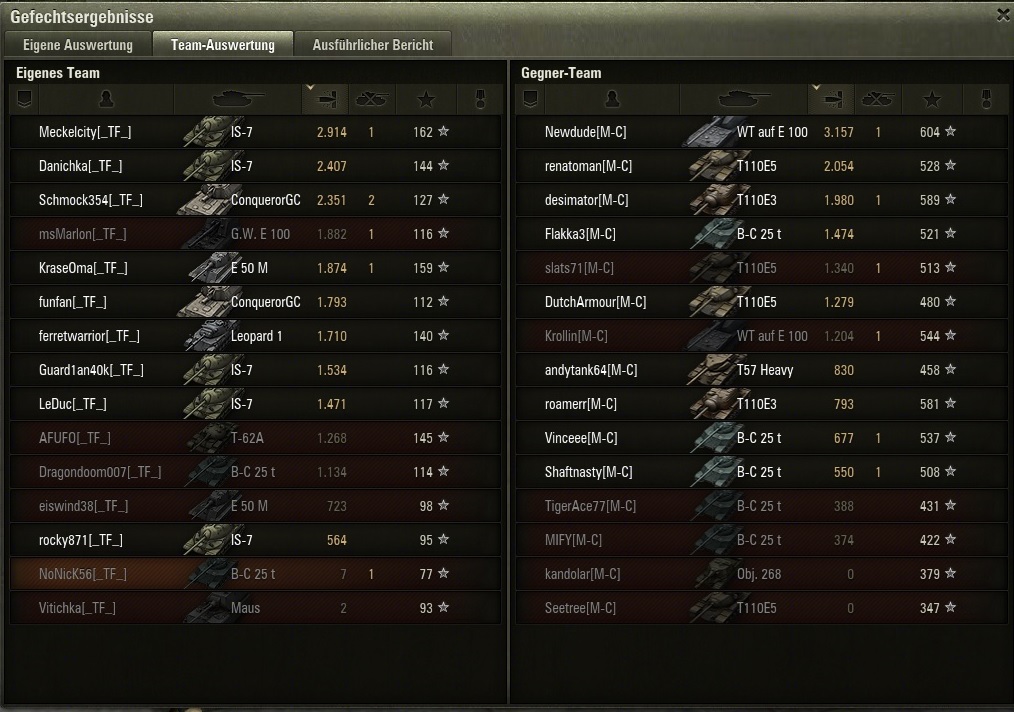Sort enemy team by medal column
The width and height of the screenshot is (1014, 712).
(987, 99)
